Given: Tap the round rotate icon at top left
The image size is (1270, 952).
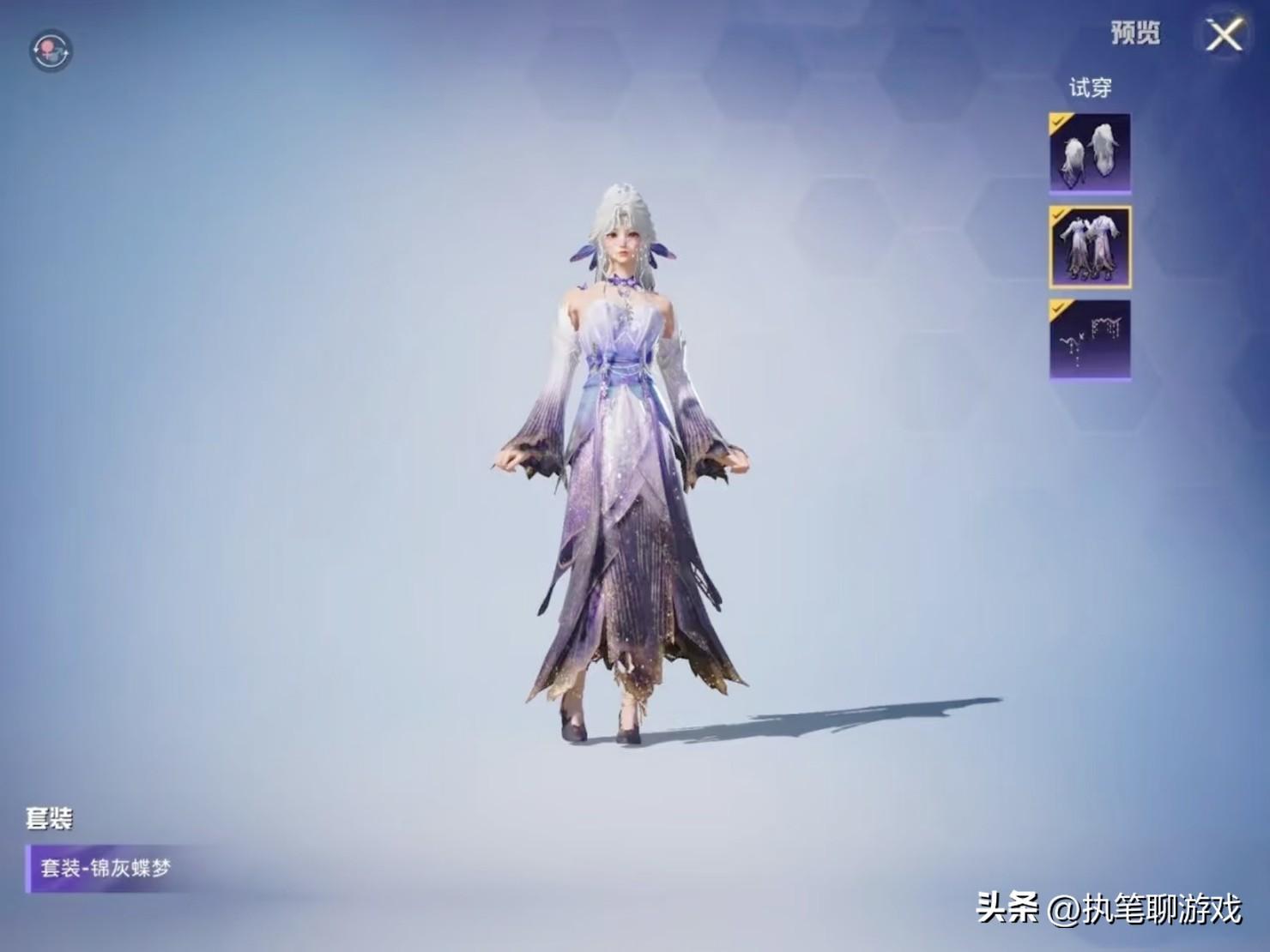Looking at the screenshot, I should tap(51, 51).
